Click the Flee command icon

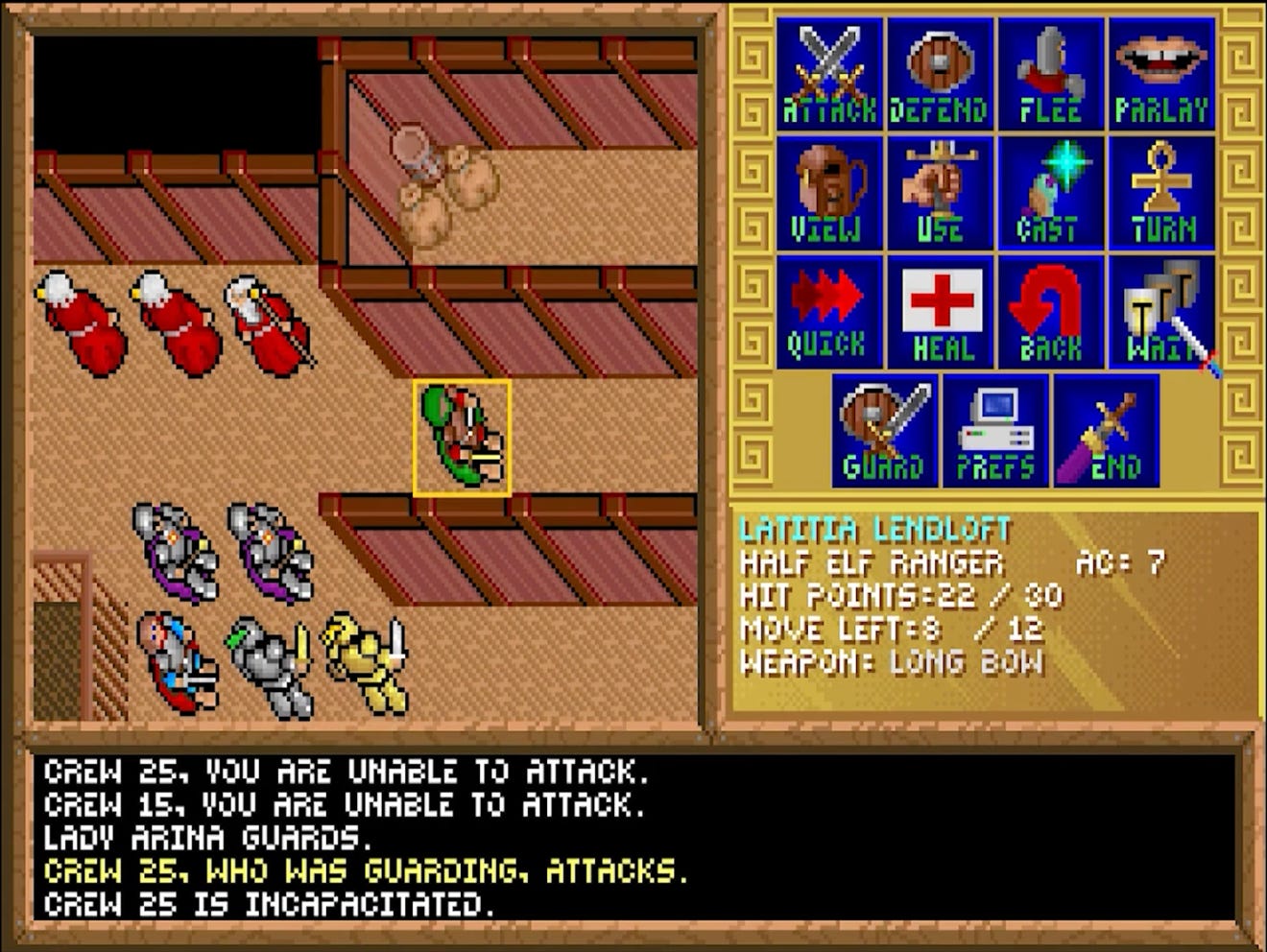click(1050, 69)
